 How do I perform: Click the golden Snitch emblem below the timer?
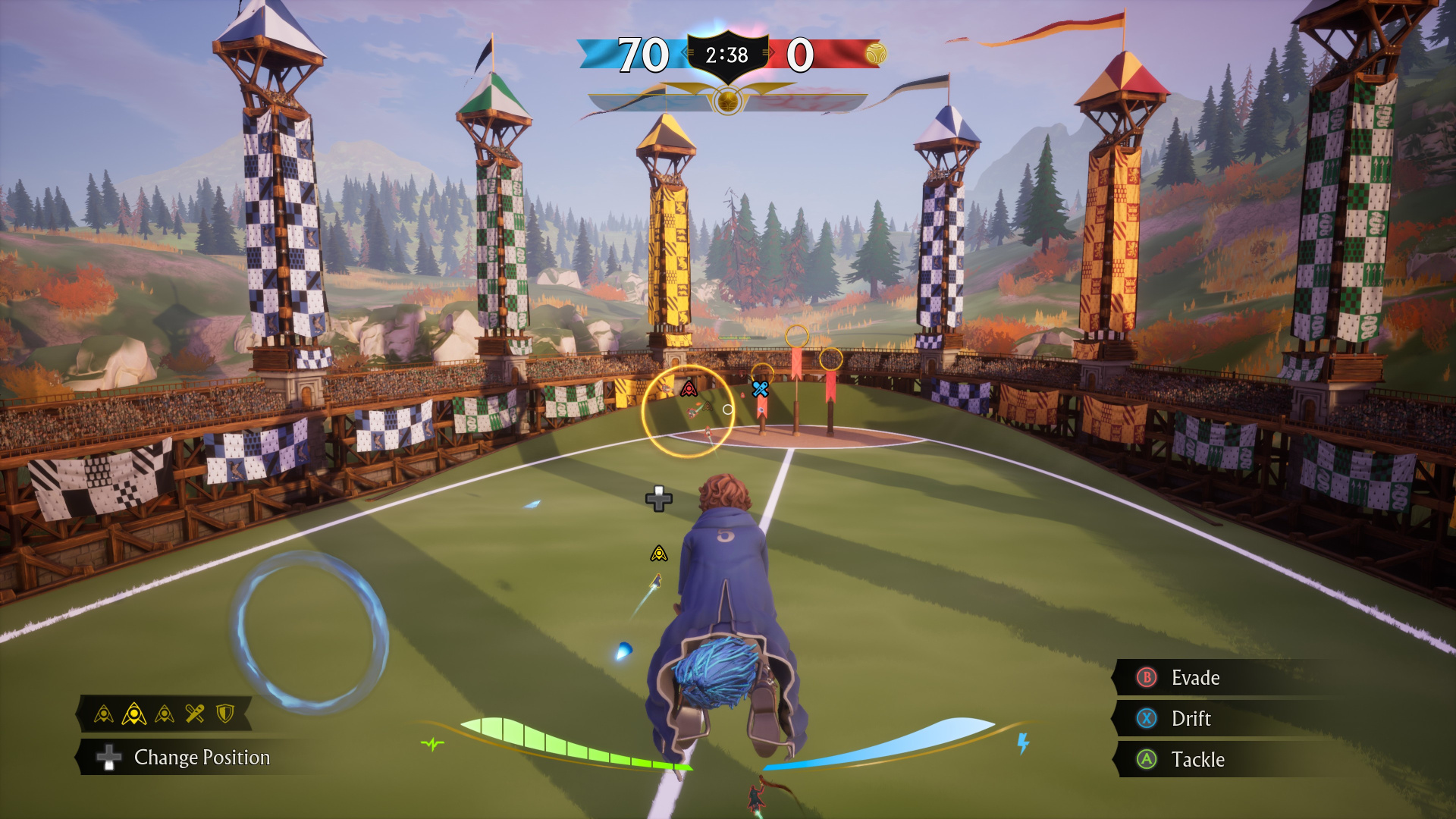point(727,101)
